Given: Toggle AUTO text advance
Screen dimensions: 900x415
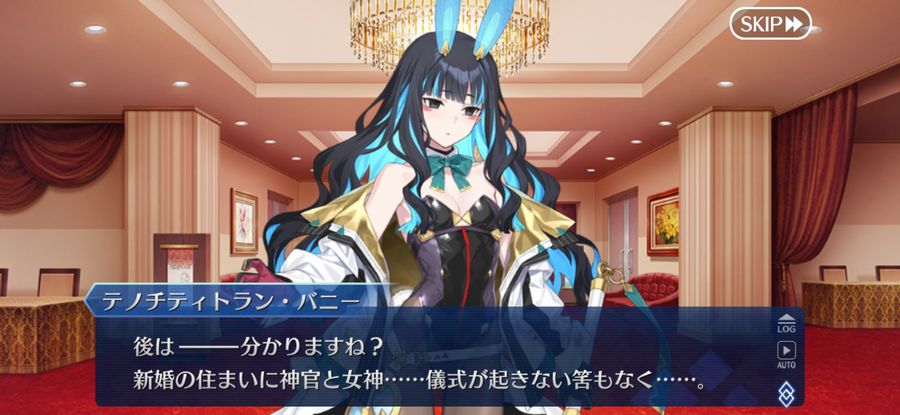Looking at the screenshot, I should pos(786,354).
